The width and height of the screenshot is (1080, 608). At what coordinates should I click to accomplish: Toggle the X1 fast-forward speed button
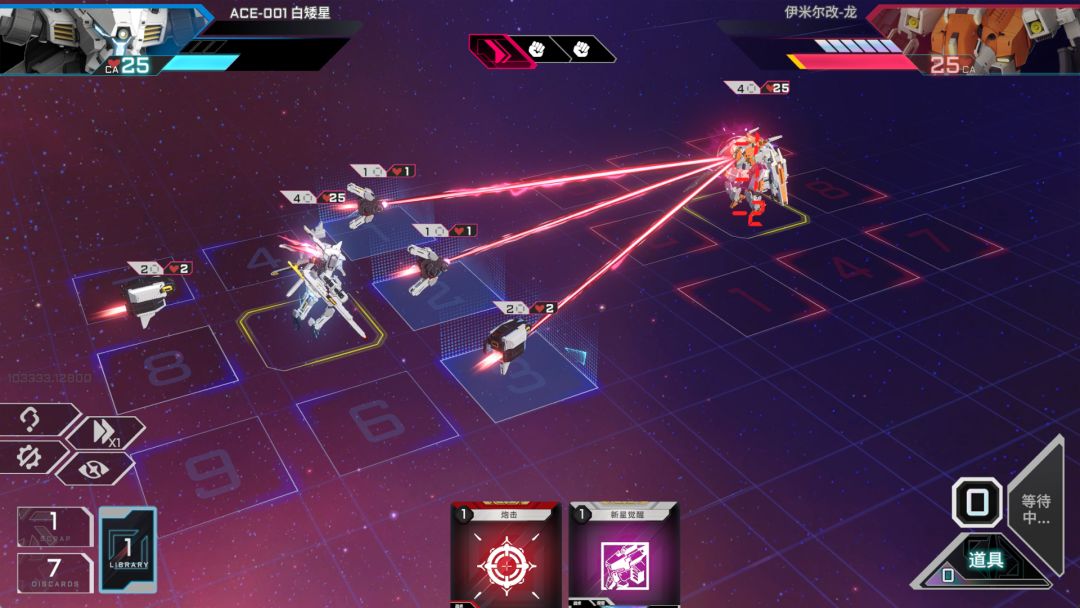tap(105, 433)
